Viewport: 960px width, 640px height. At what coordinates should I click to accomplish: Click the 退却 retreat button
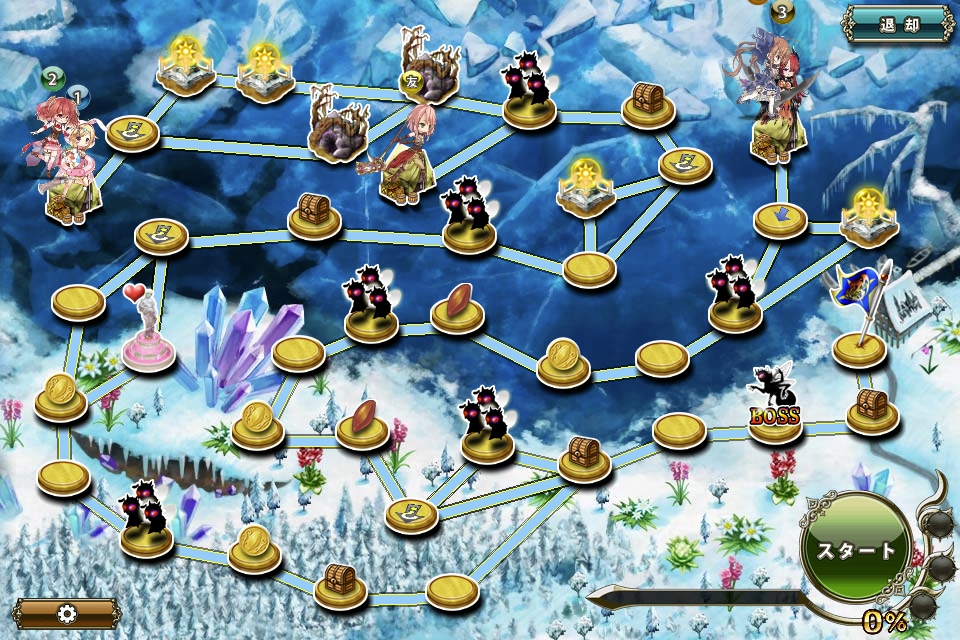click(x=898, y=24)
